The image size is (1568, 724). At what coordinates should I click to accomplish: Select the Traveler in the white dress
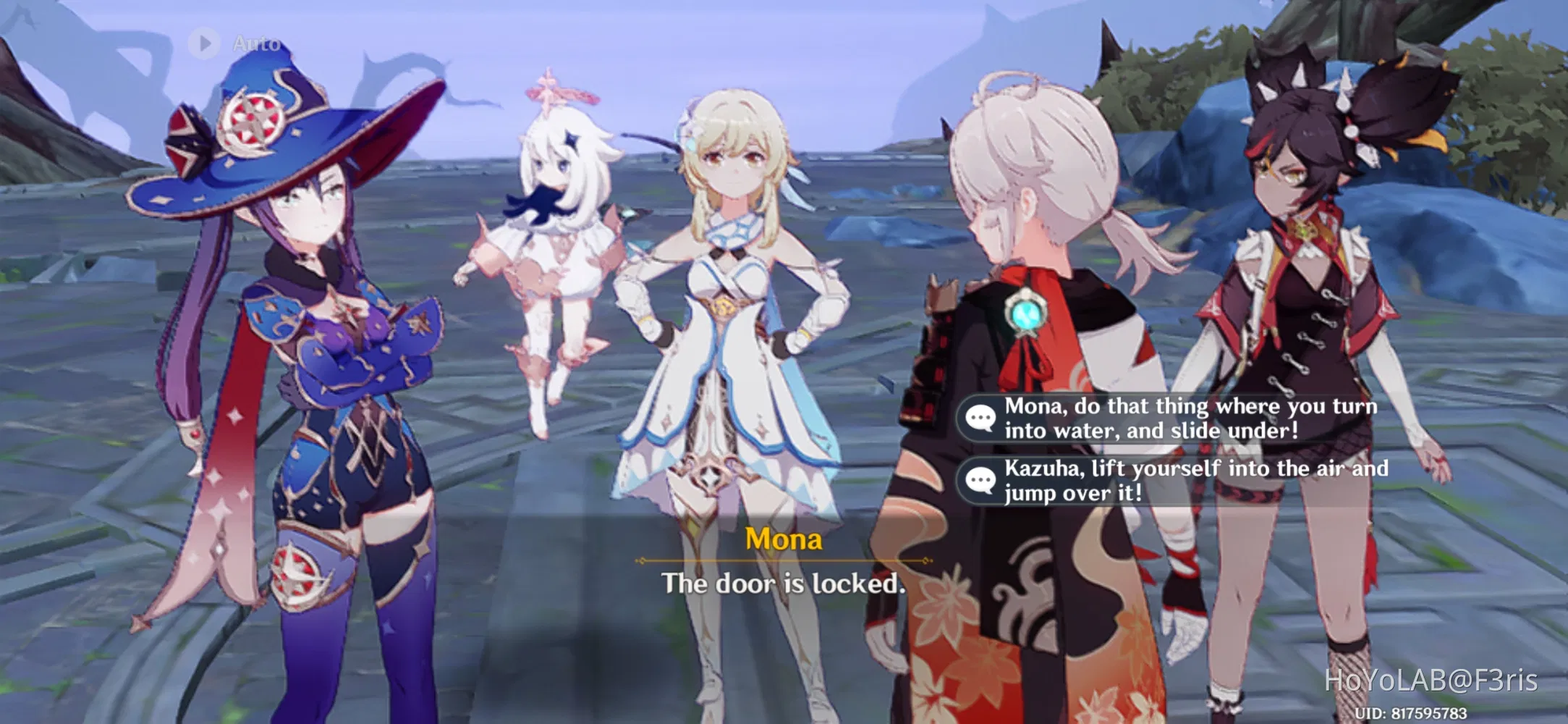pyautogui.click(x=731, y=326)
